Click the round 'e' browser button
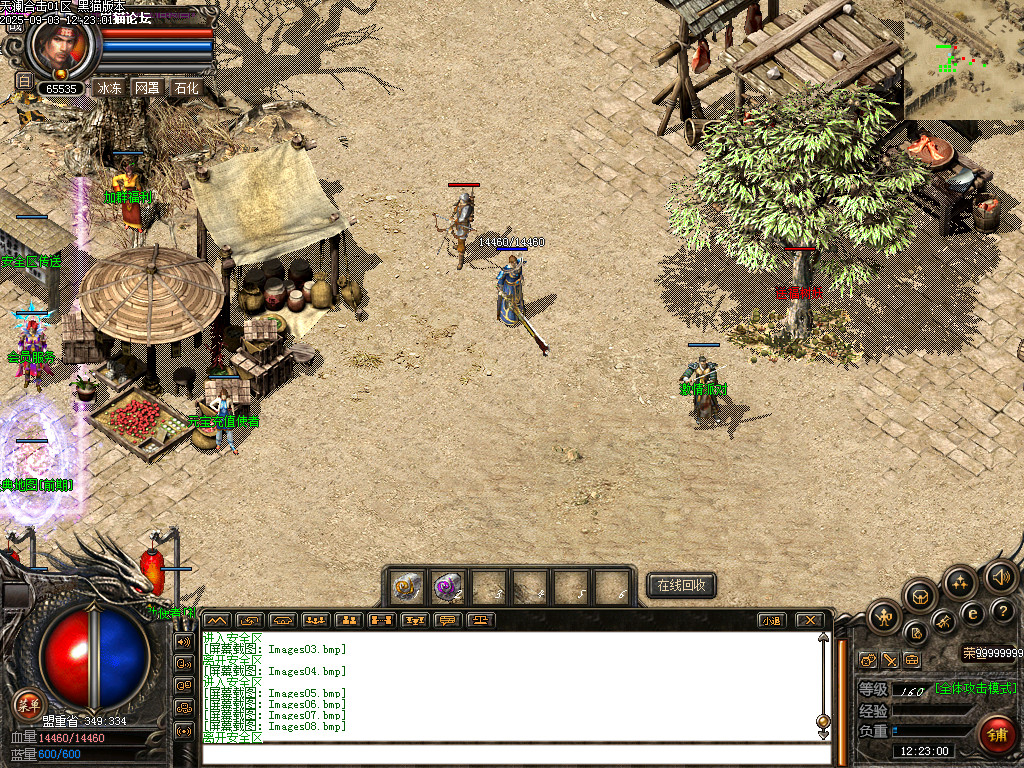The width and height of the screenshot is (1024, 768). pos(972,614)
